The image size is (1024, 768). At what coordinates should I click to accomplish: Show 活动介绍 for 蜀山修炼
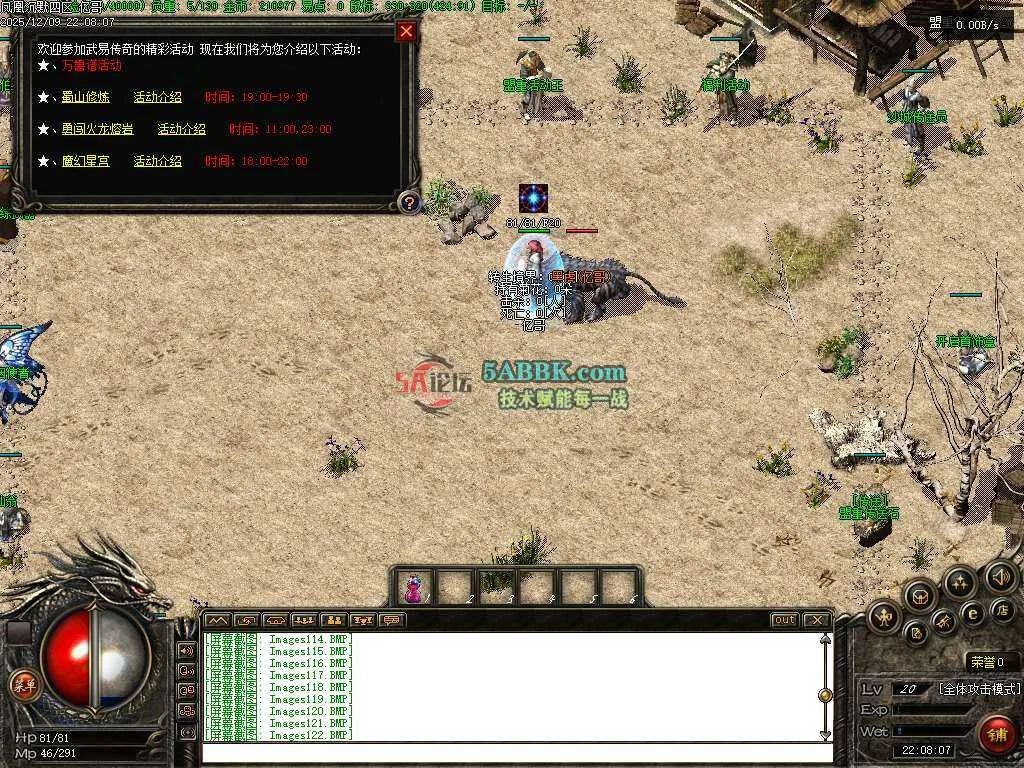click(x=158, y=97)
